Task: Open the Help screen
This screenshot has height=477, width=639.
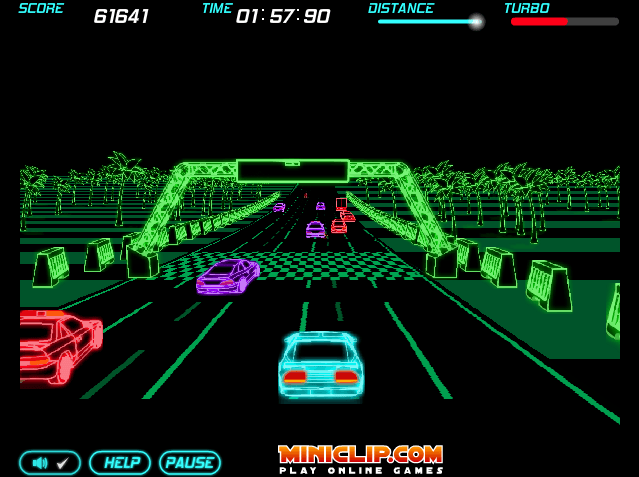Action: click(120, 463)
